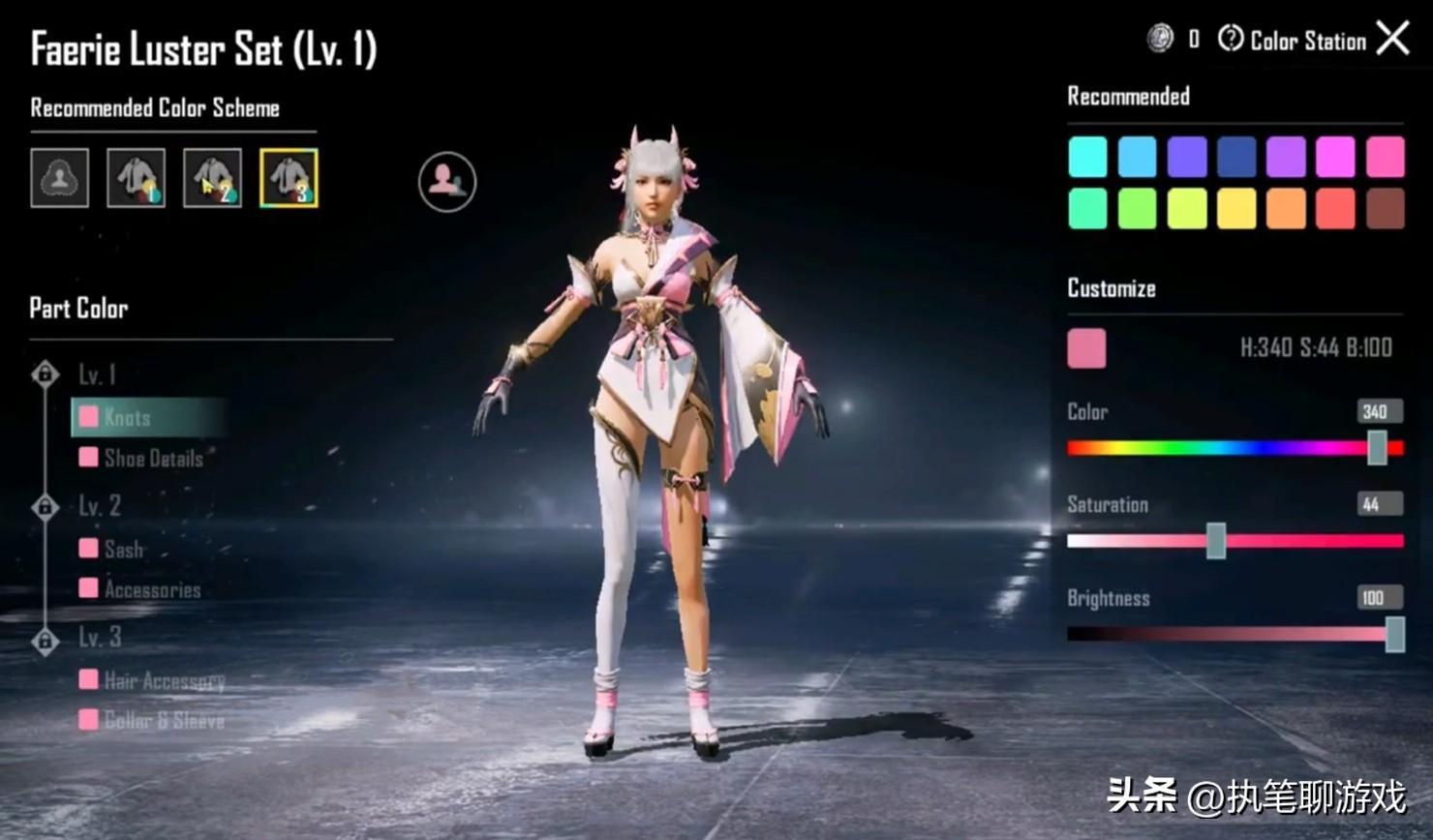1433x840 pixels.
Task: Open the Color Station help icon
Action: tap(1230, 39)
